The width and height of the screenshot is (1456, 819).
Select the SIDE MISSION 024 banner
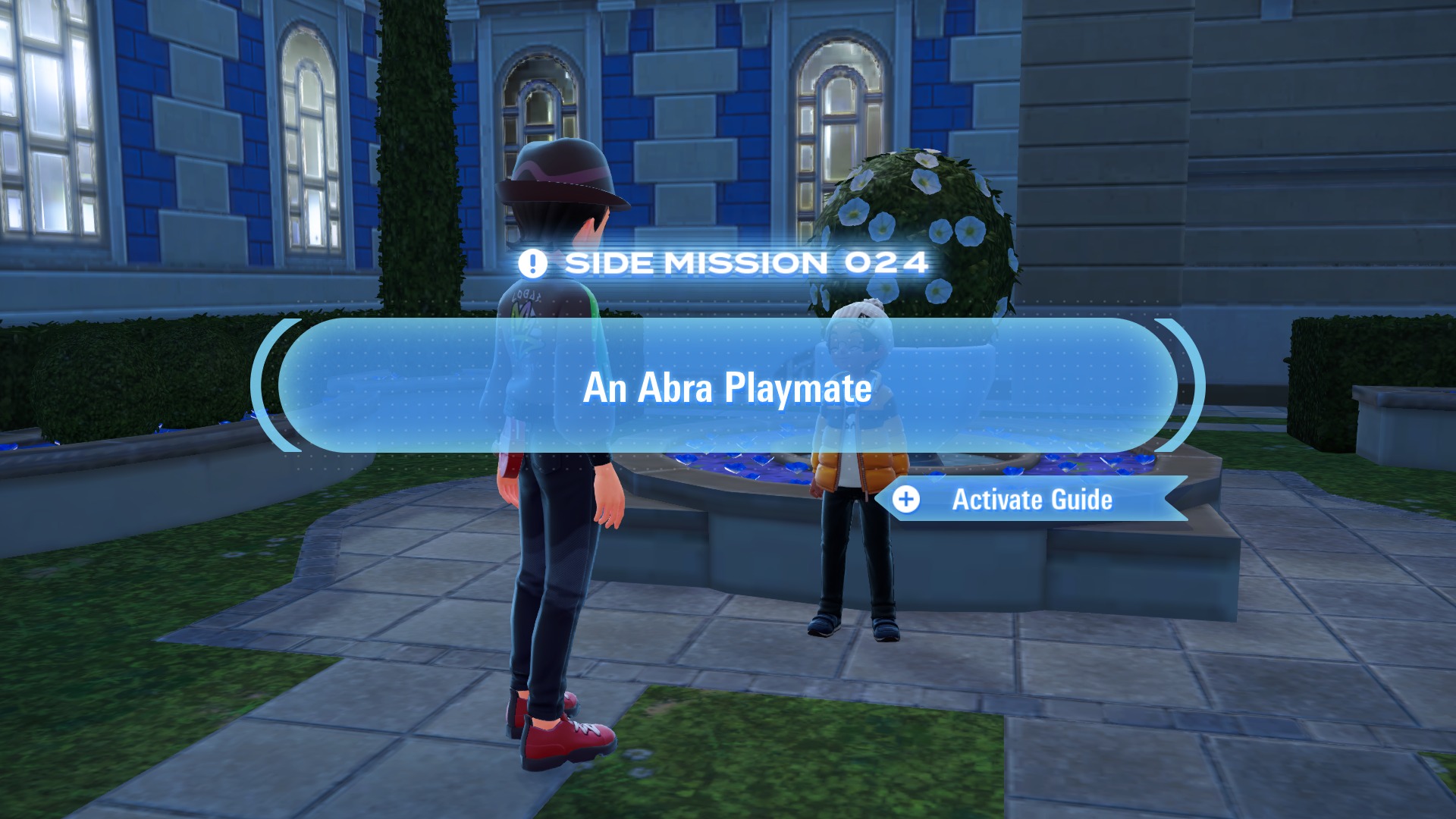pyautogui.click(x=728, y=264)
